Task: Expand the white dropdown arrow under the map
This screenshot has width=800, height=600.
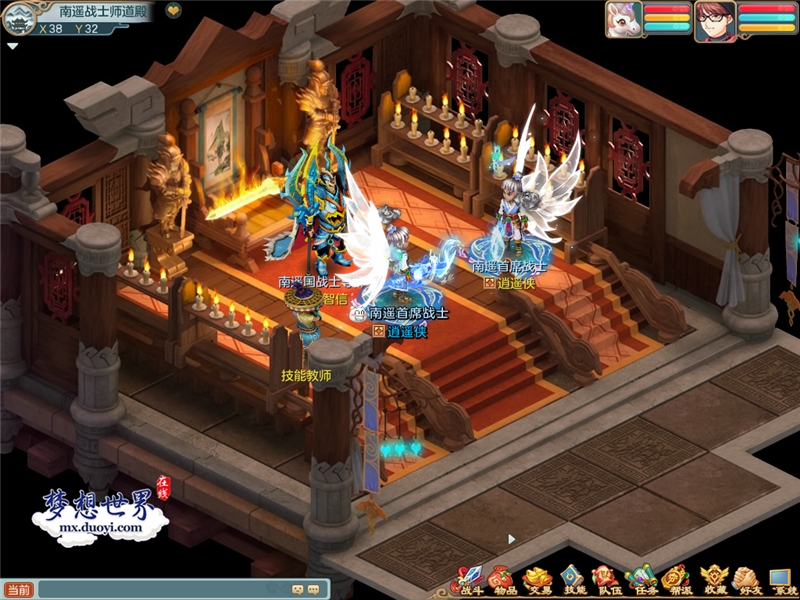Action: click(12, 46)
